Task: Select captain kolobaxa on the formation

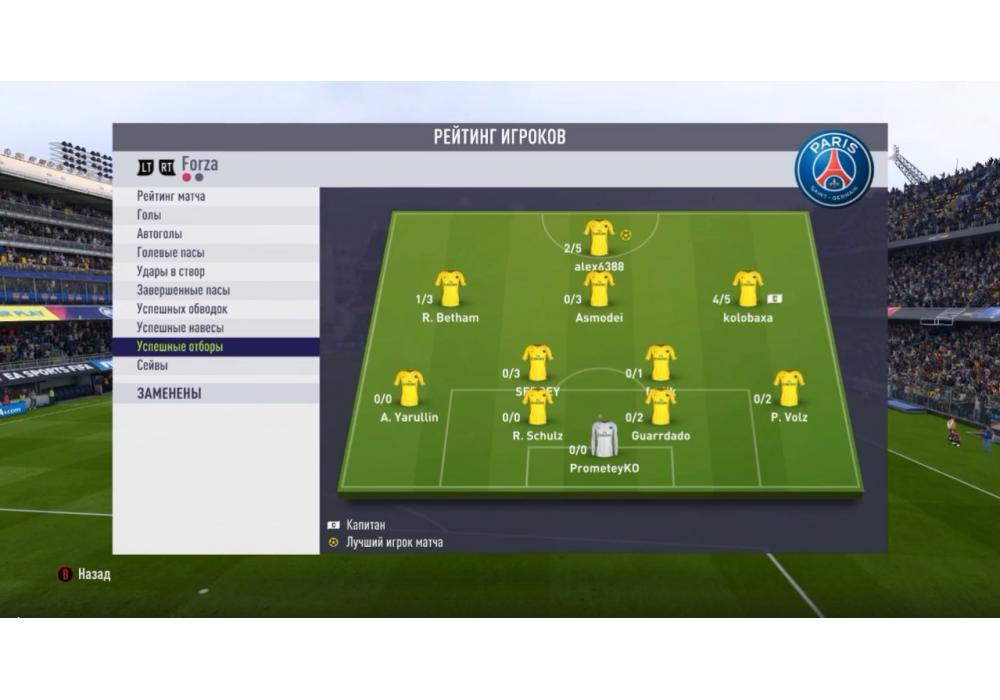Action: [x=747, y=289]
